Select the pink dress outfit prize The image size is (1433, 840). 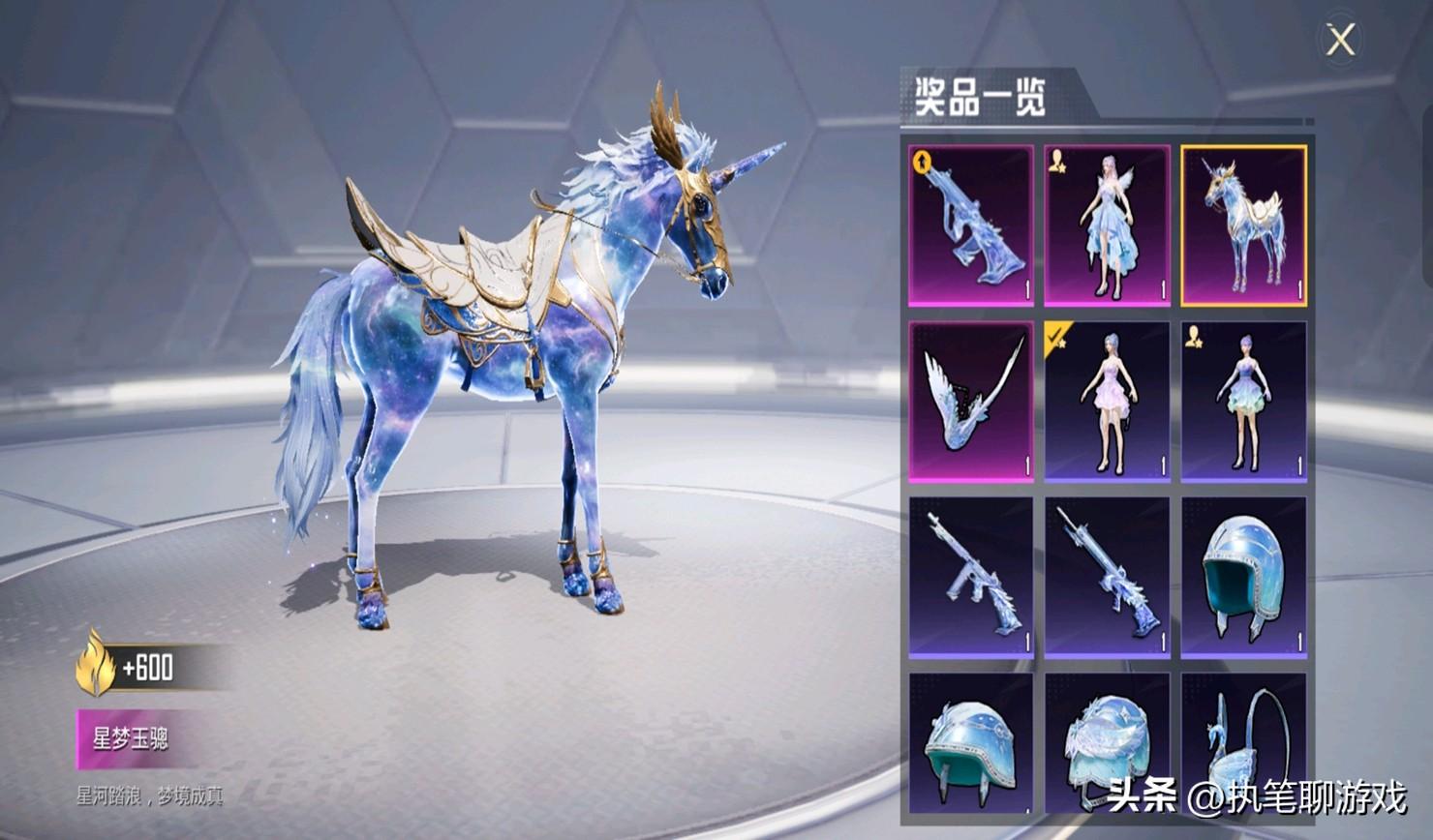[1108, 402]
